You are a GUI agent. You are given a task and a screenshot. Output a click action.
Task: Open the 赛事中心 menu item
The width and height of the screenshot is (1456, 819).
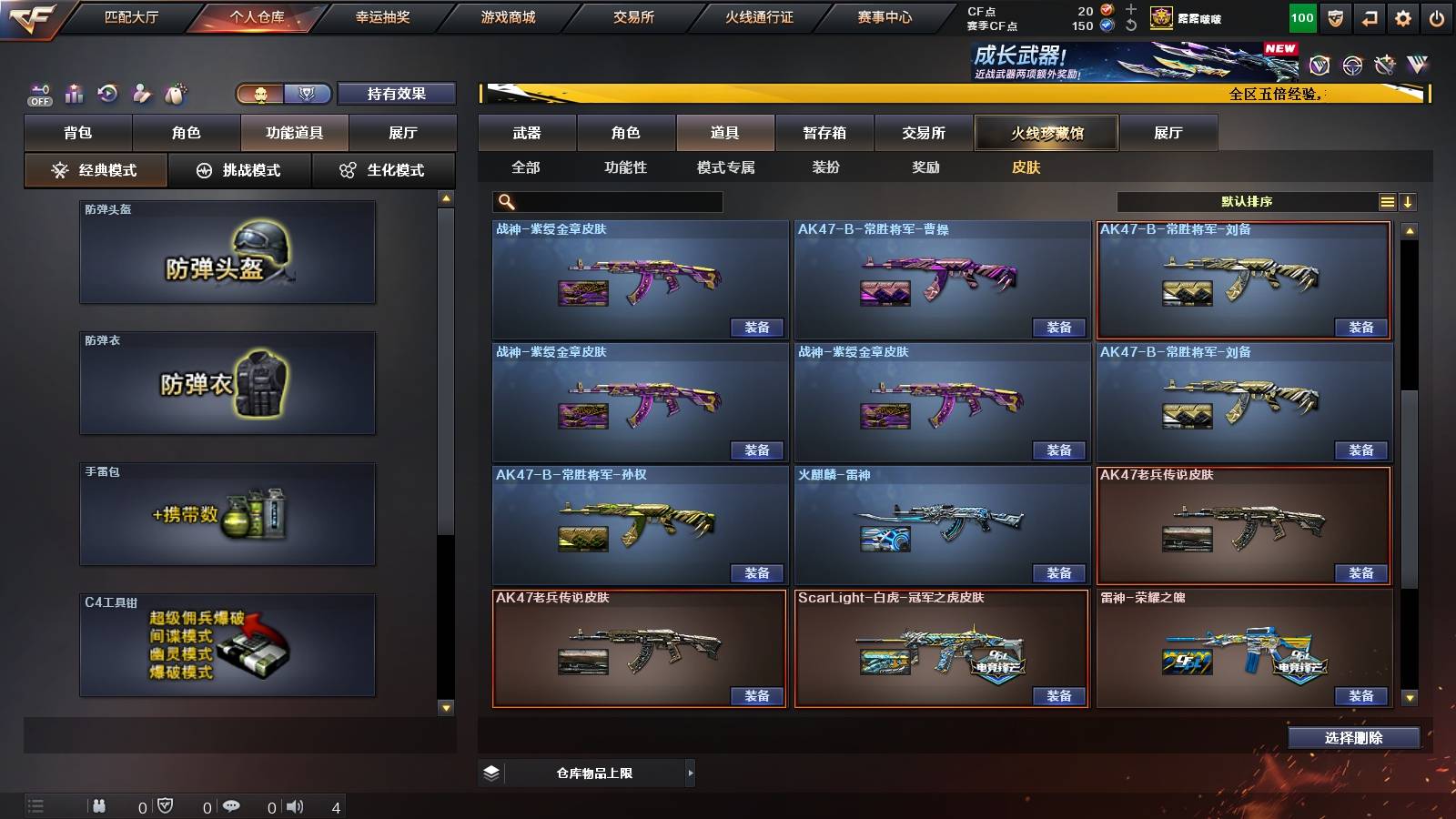[x=883, y=15]
